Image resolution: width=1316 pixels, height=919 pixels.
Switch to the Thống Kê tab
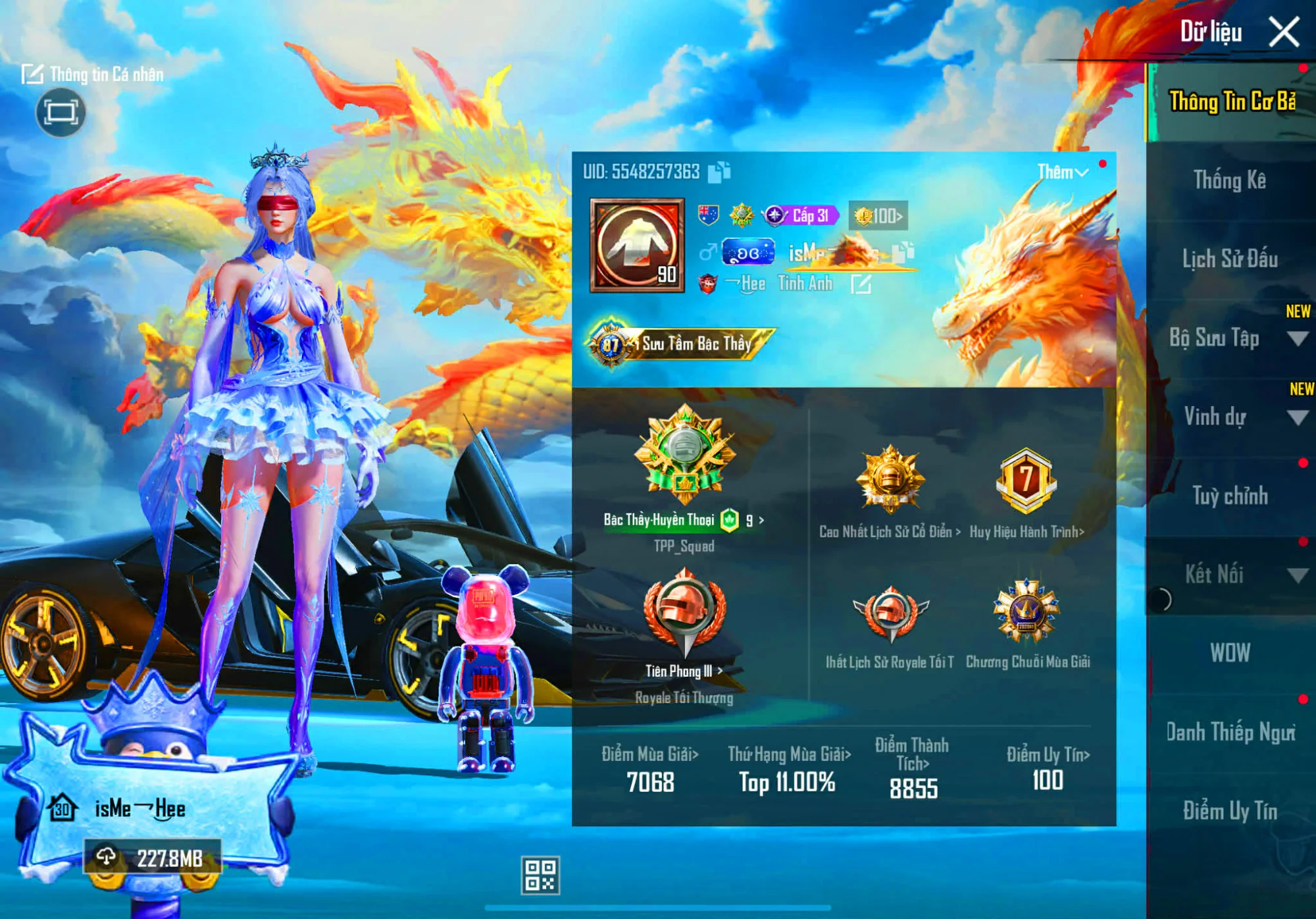pos(1229,180)
